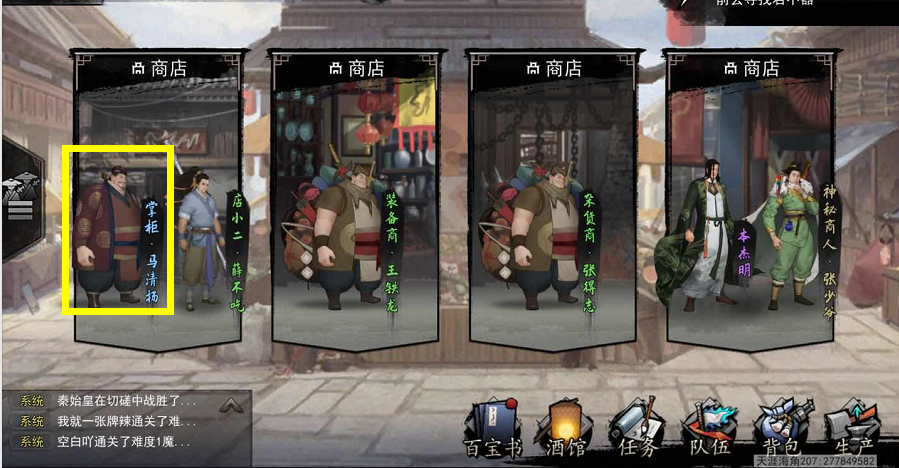Open the 生产 production menu

tap(851, 428)
